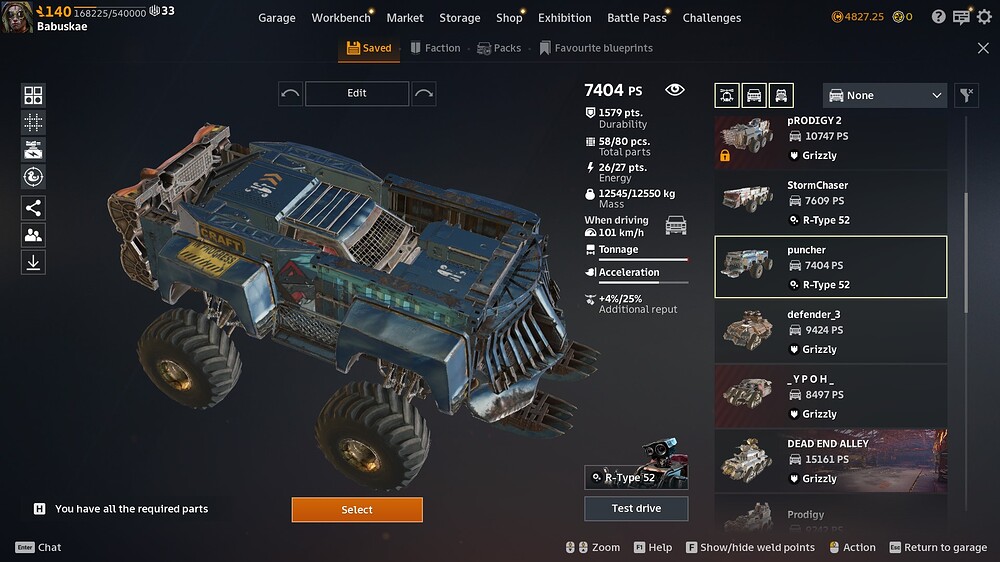Open the Workbench menu
The width and height of the screenshot is (1000, 562).
(x=340, y=18)
